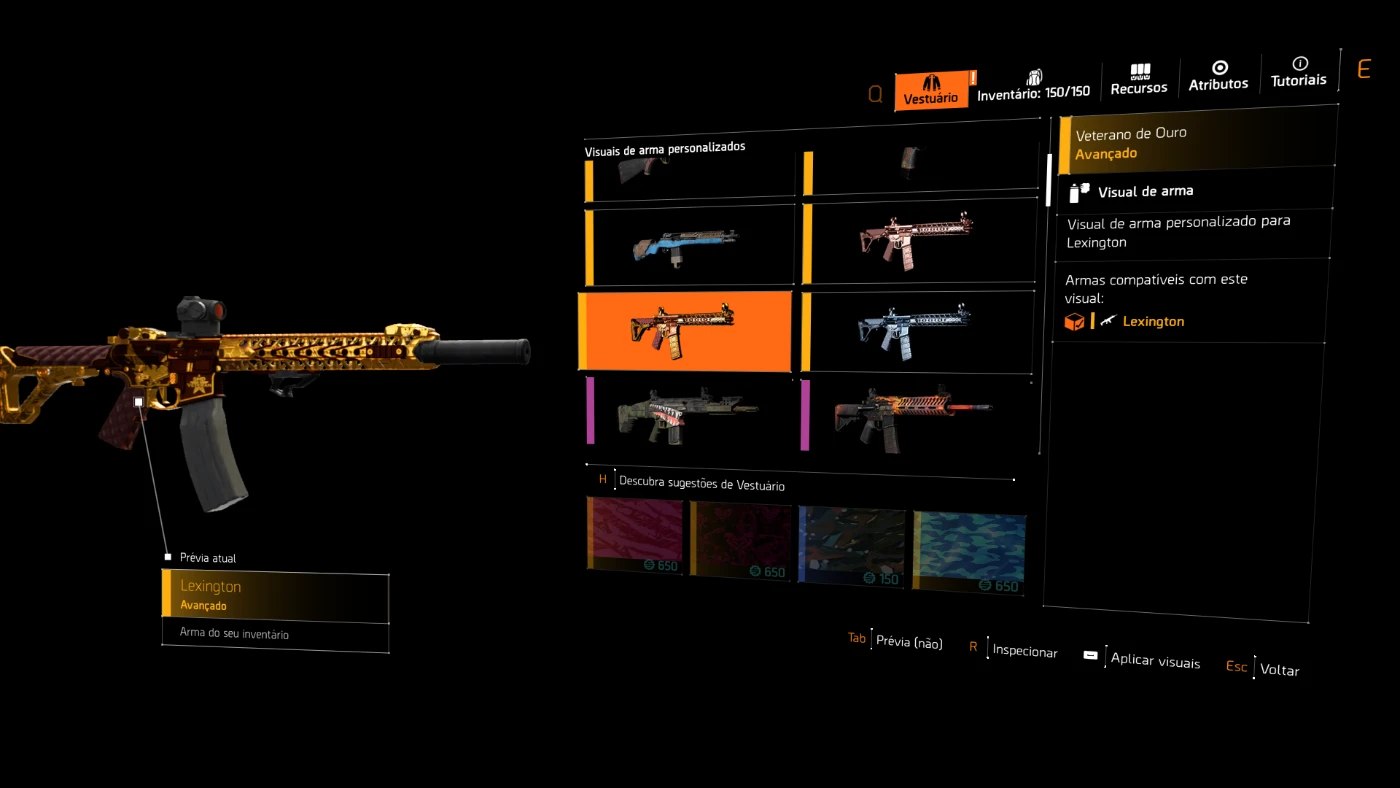The height and width of the screenshot is (788, 1400).
Task: Select the Lexington compatible weapon entry
Action: [x=1152, y=321]
